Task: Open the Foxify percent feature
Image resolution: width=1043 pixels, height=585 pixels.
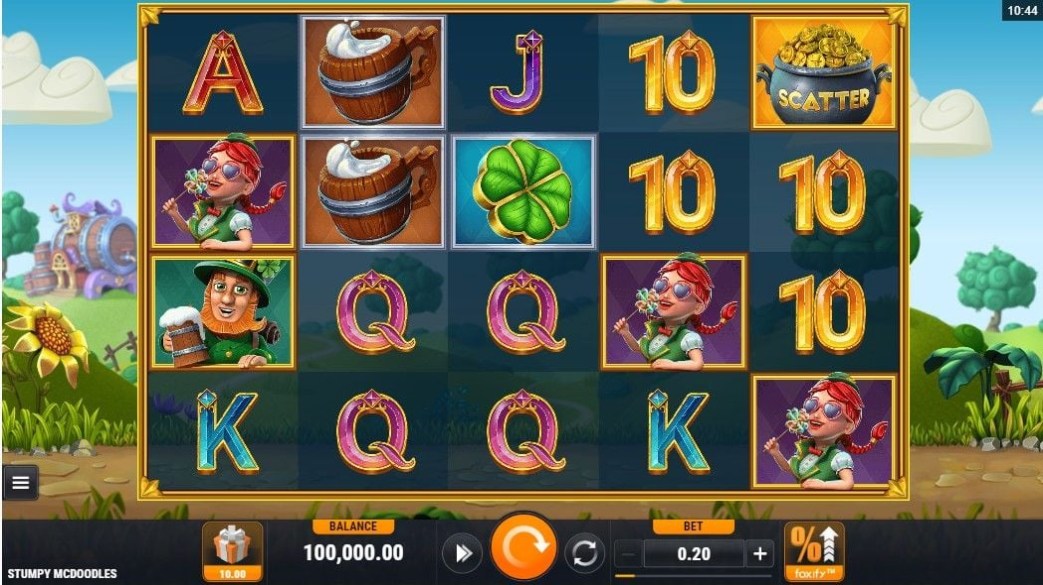Action: point(814,551)
